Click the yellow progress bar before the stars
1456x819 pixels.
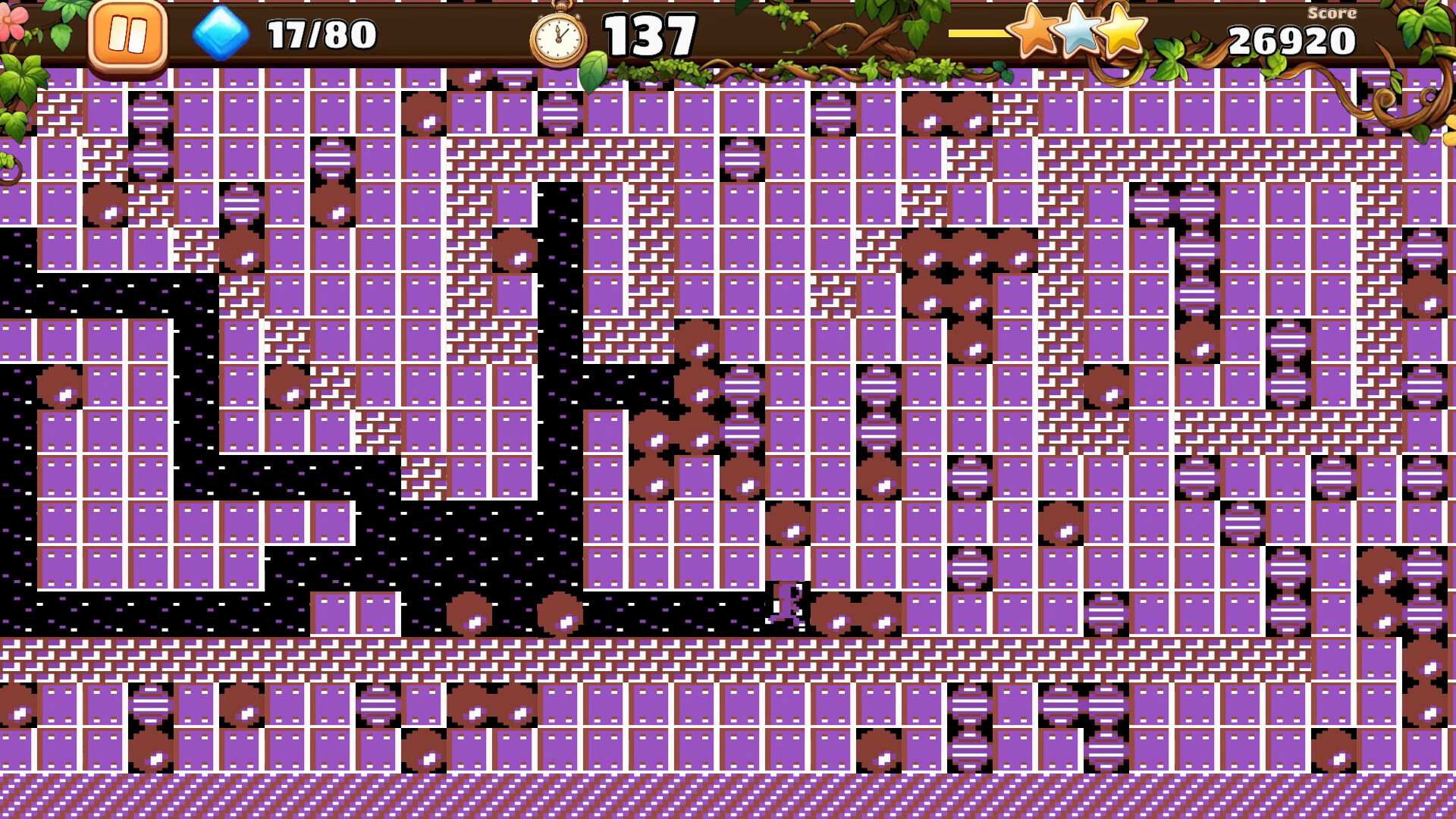(974, 32)
